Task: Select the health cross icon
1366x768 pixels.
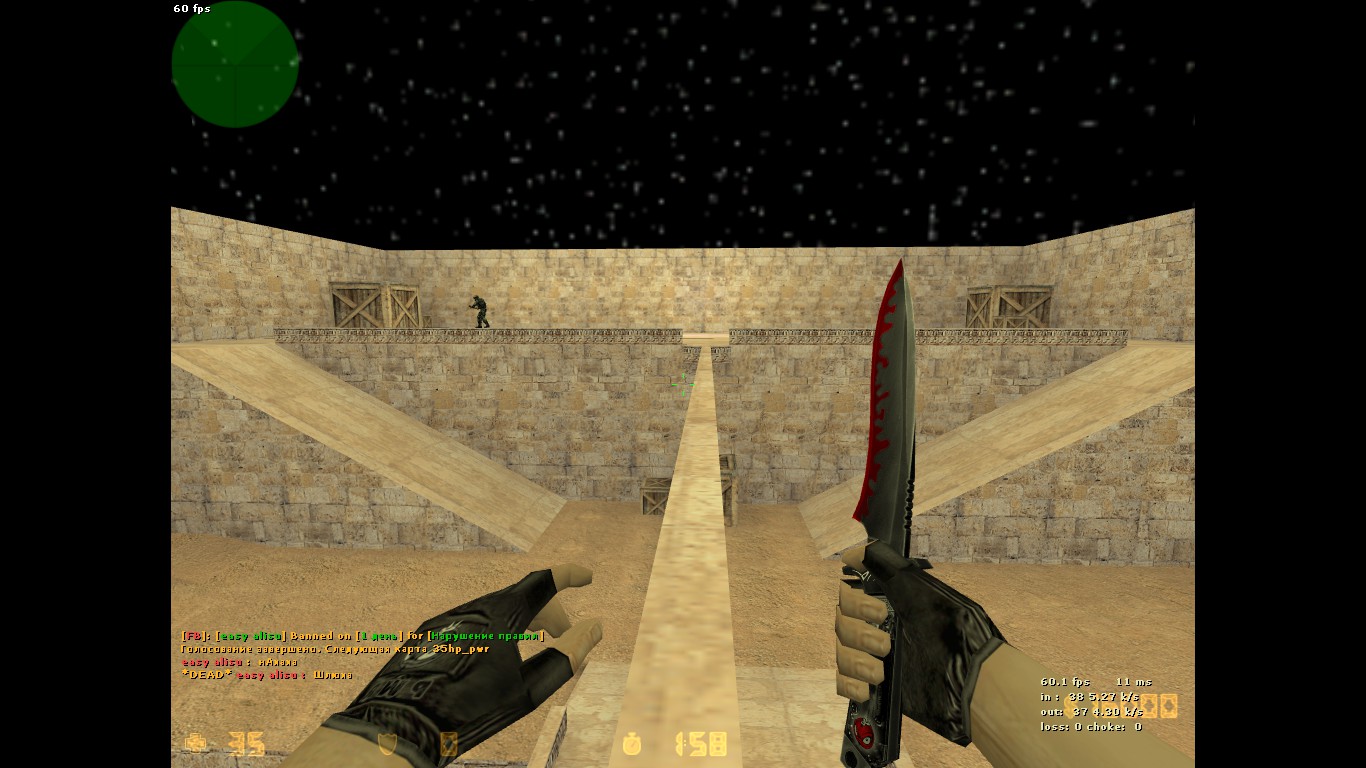Action: (196, 743)
